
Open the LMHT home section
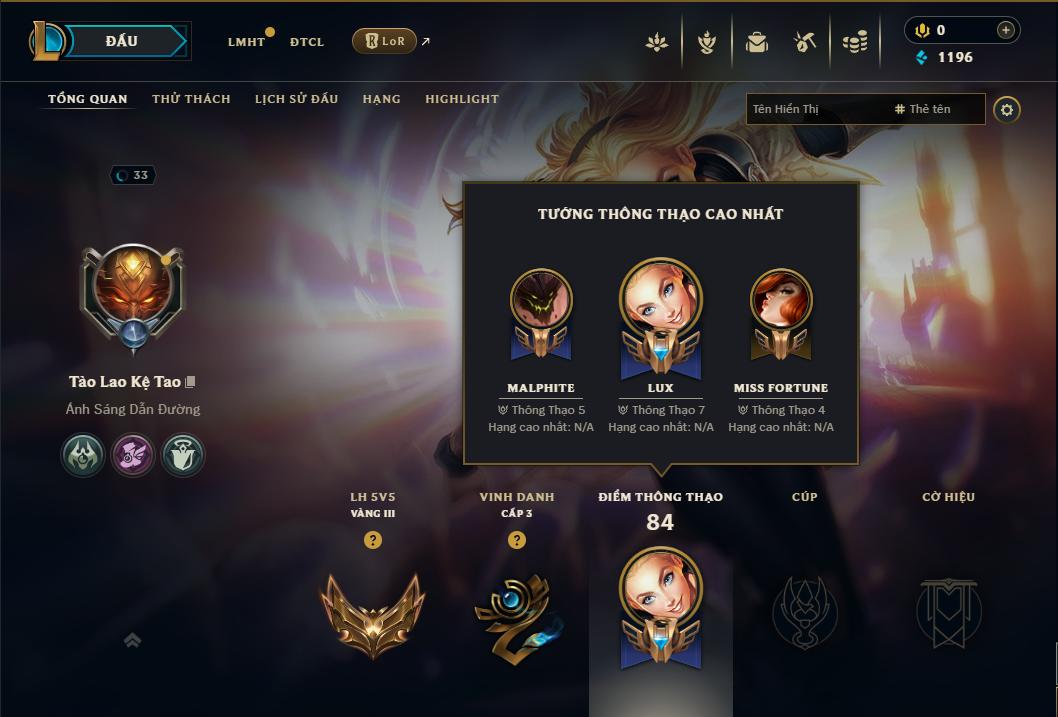click(246, 42)
